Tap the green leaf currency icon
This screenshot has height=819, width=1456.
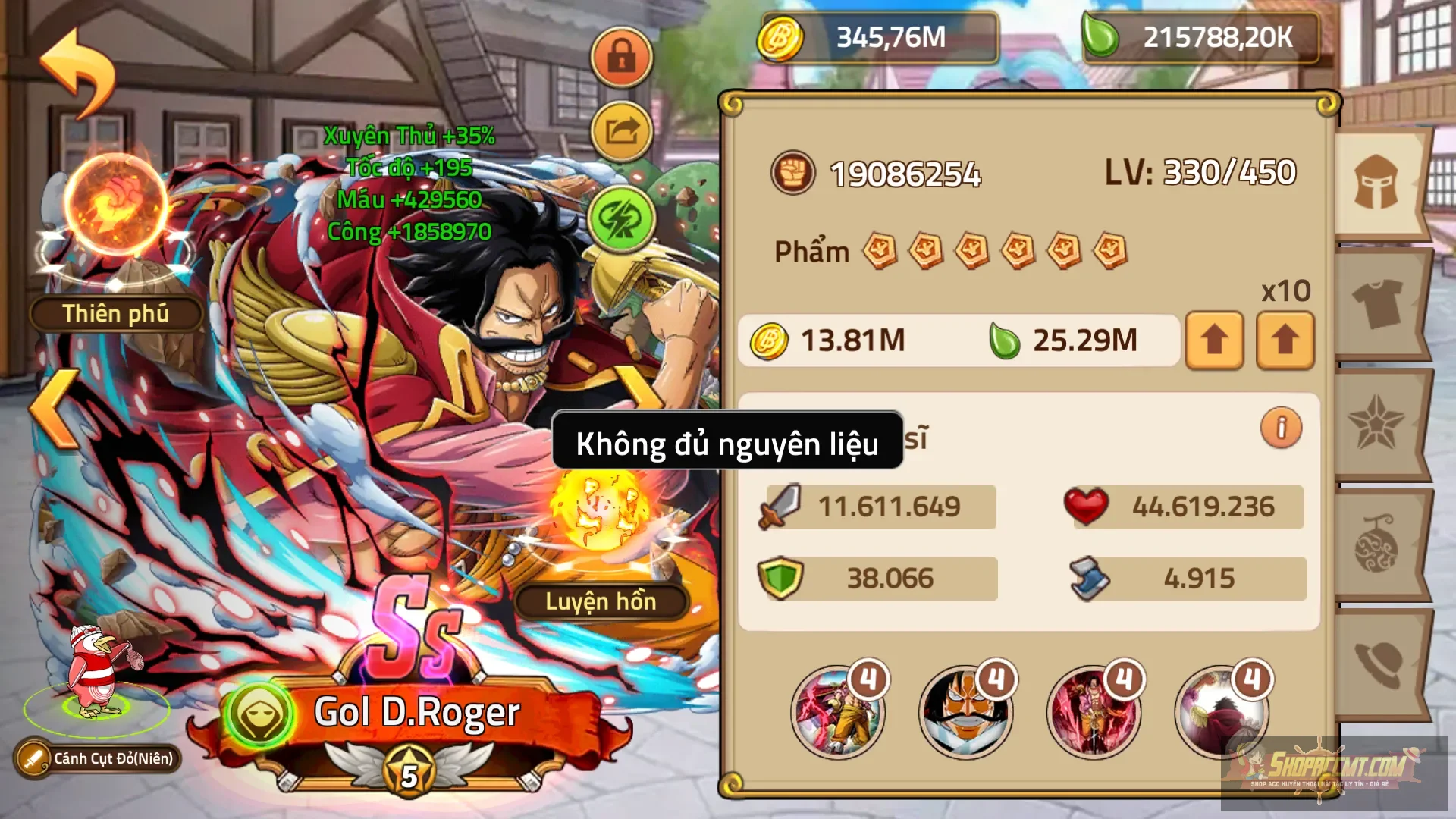(1101, 34)
